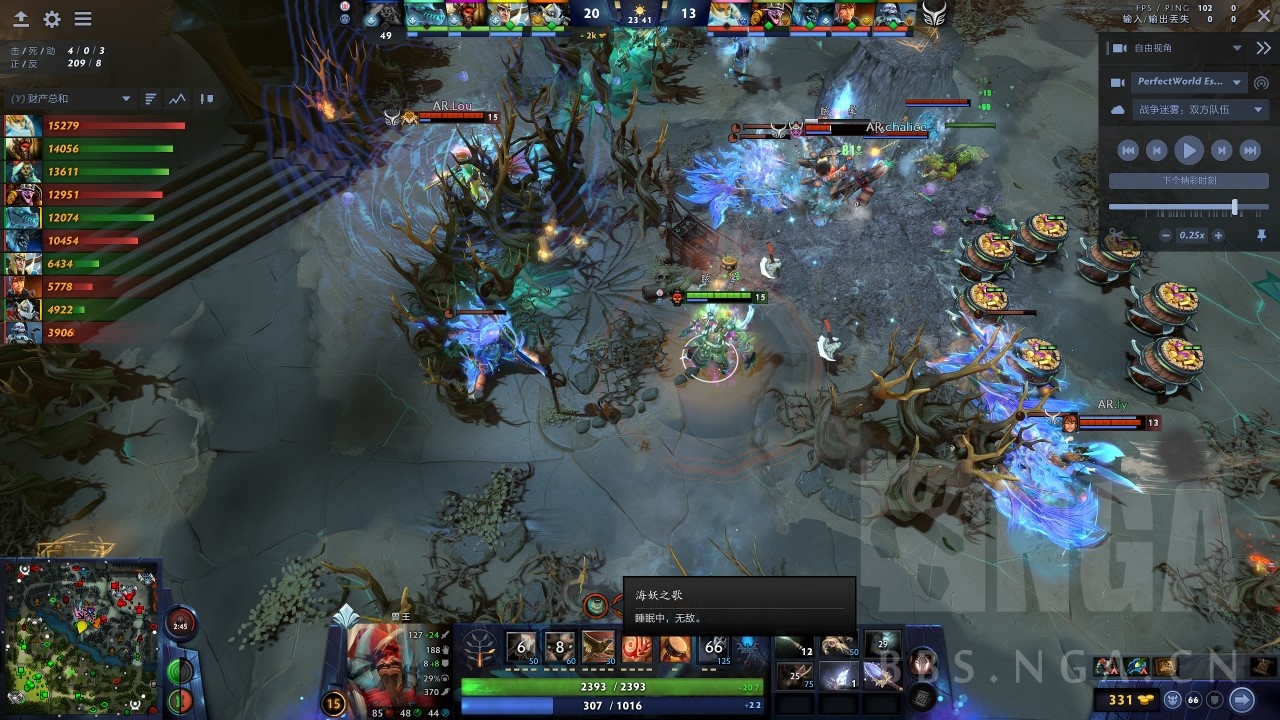
Task: Click the playback timeline slider
Action: tap(1236, 206)
